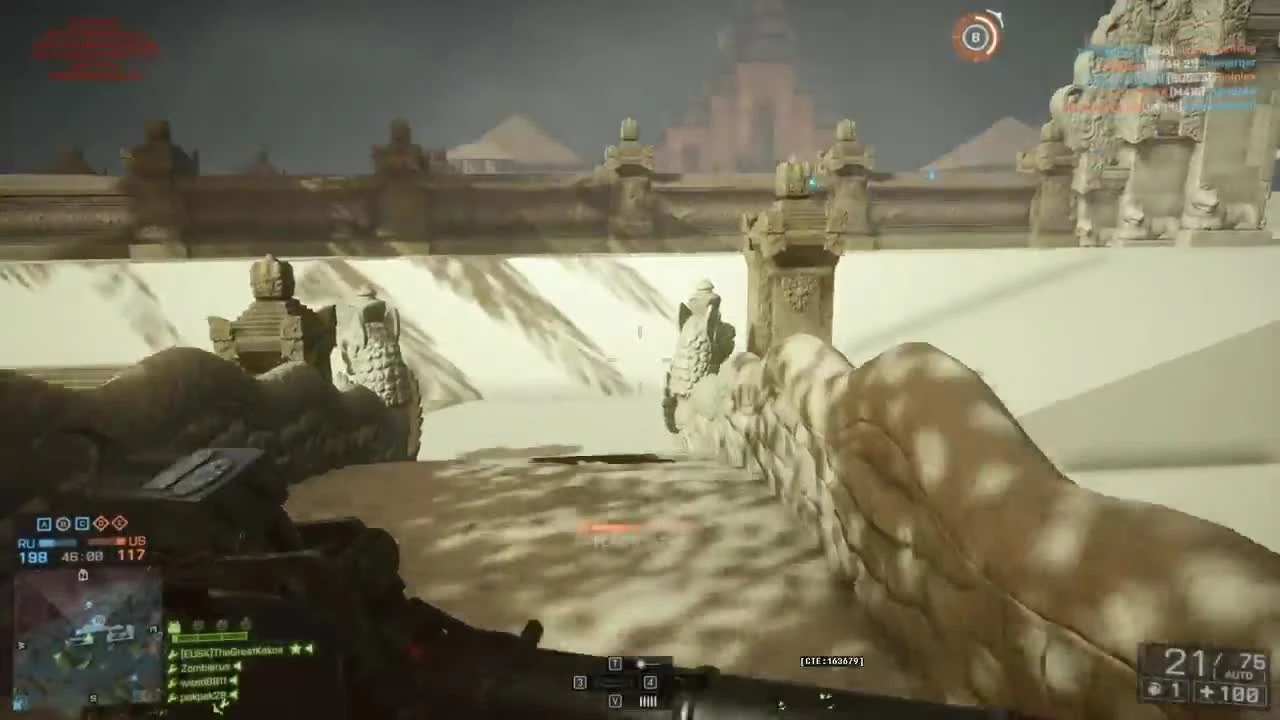Viewport: 1280px width, 720px height.
Task: Select objective A icon above the minimap
Action: (42, 523)
